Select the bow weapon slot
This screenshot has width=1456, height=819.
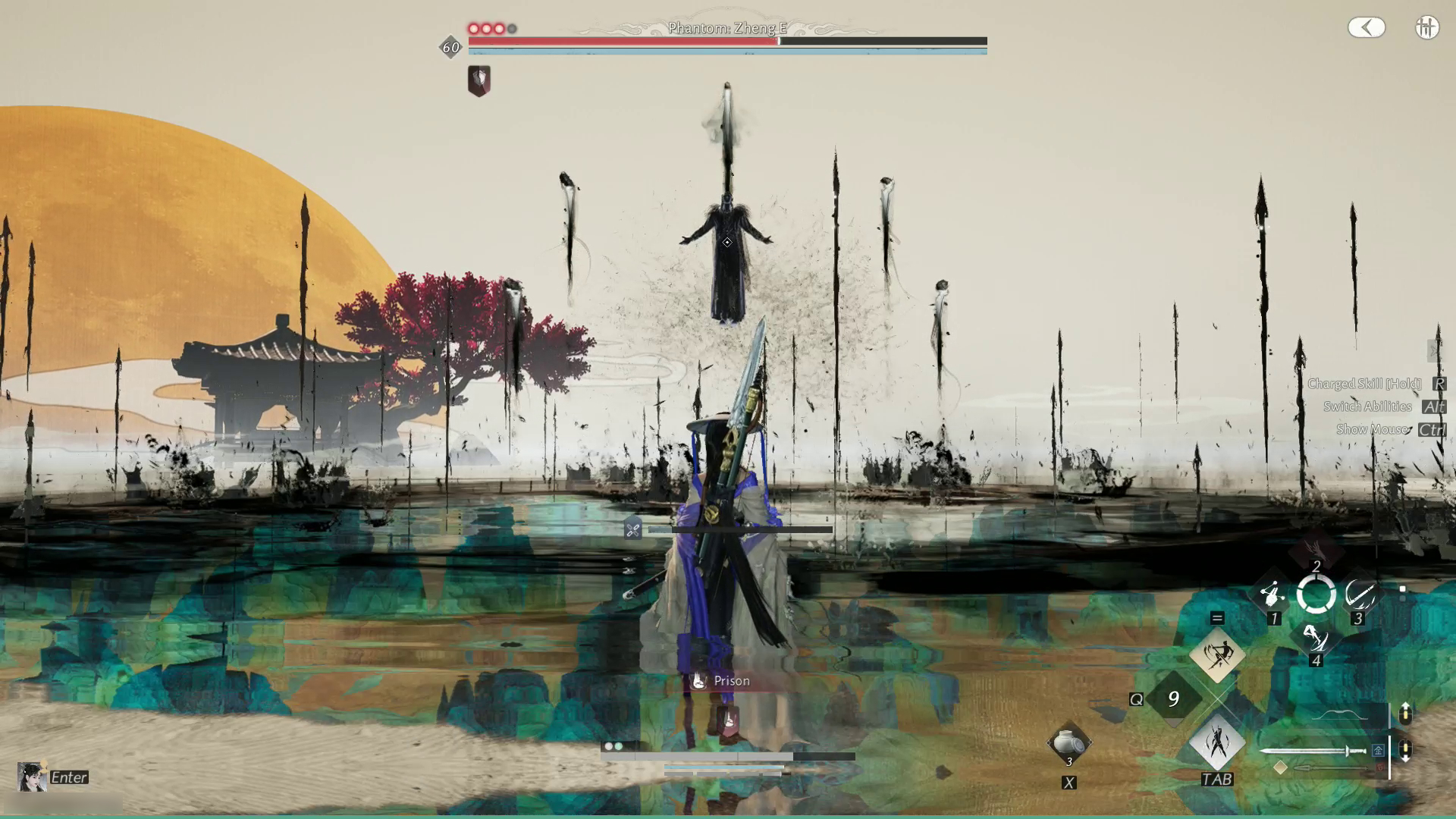pos(1338,714)
